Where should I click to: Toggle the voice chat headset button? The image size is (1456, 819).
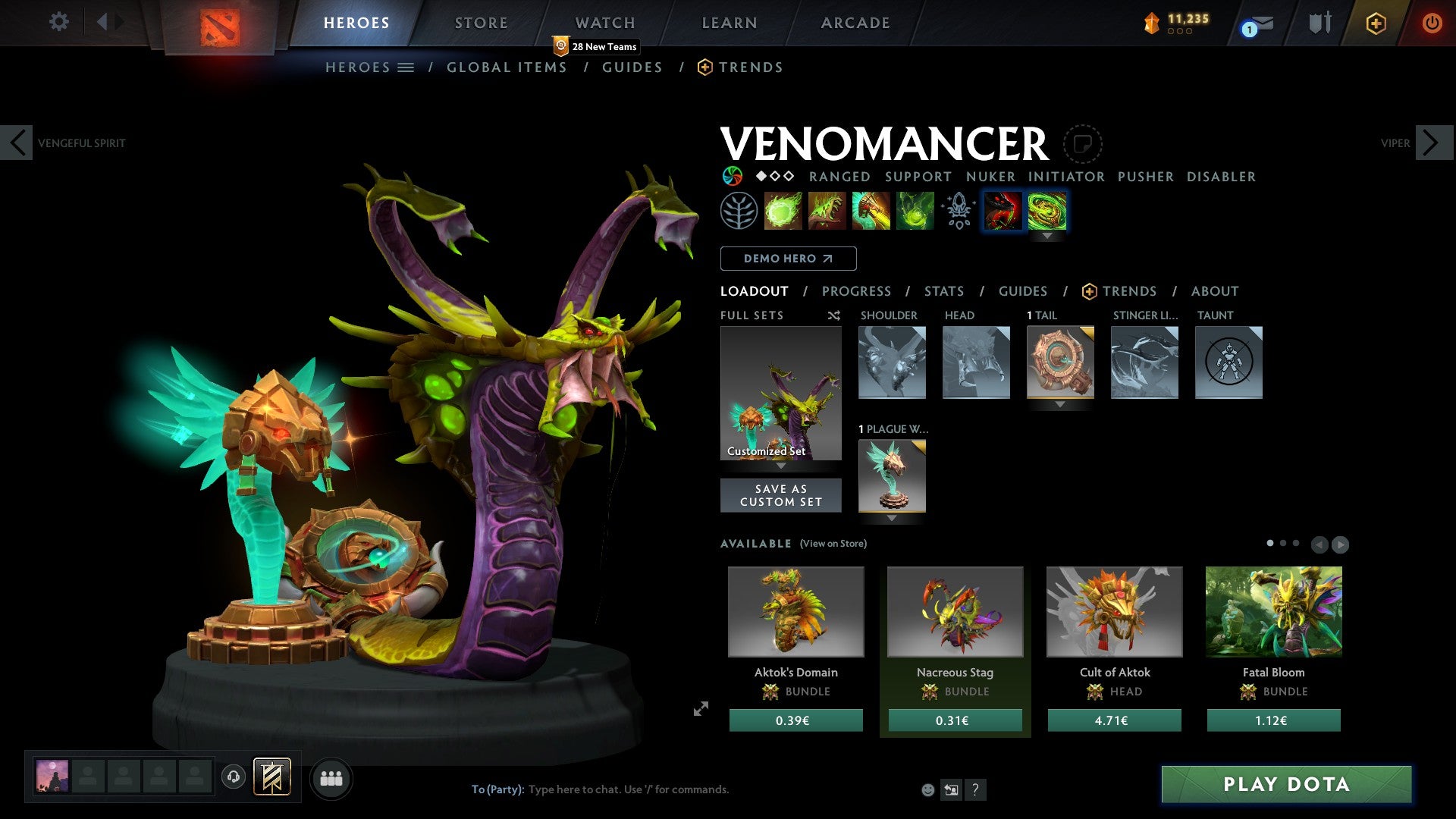click(x=234, y=777)
